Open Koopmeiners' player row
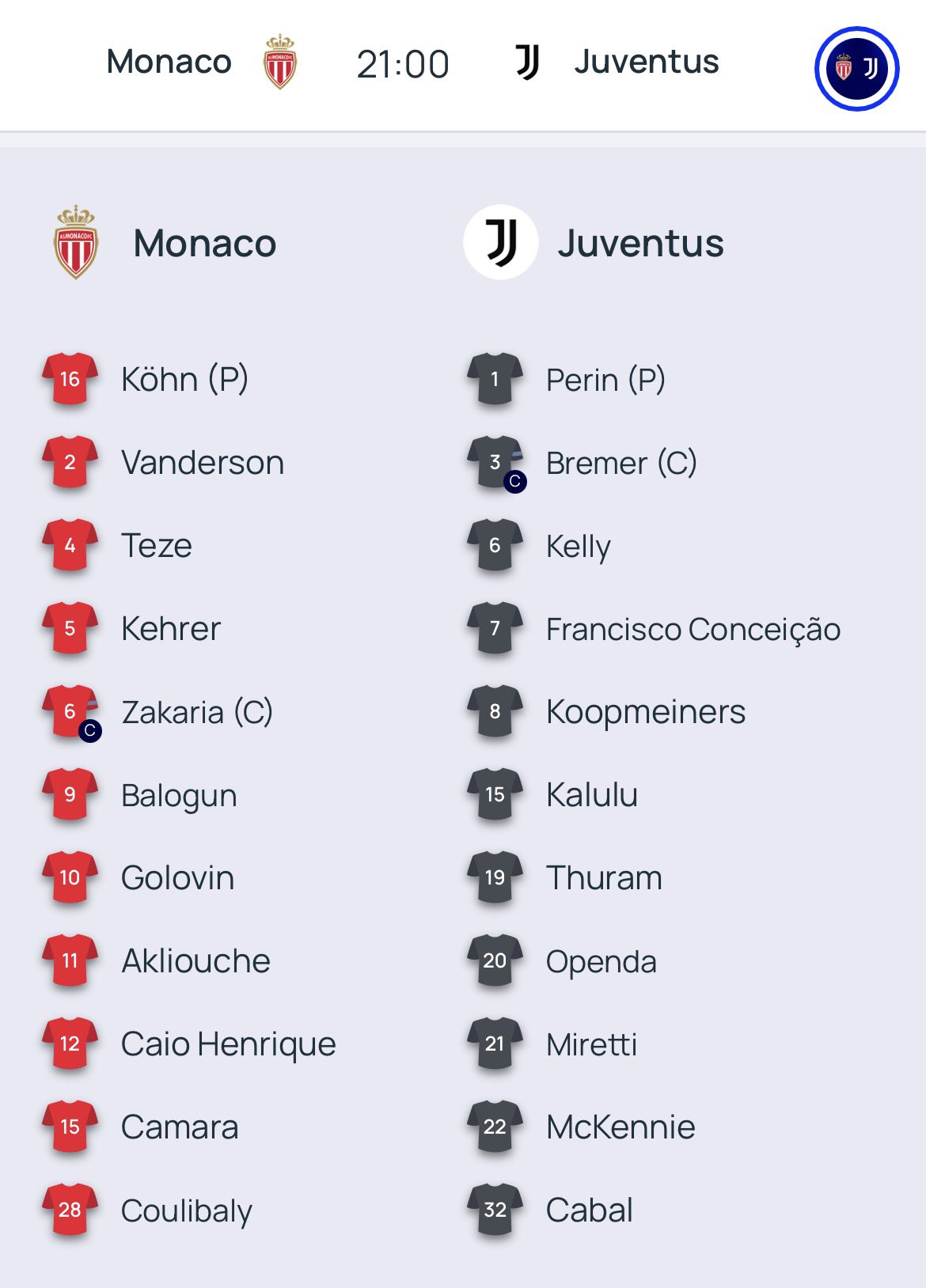The width and height of the screenshot is (926, 1288). tap(645, 712)
